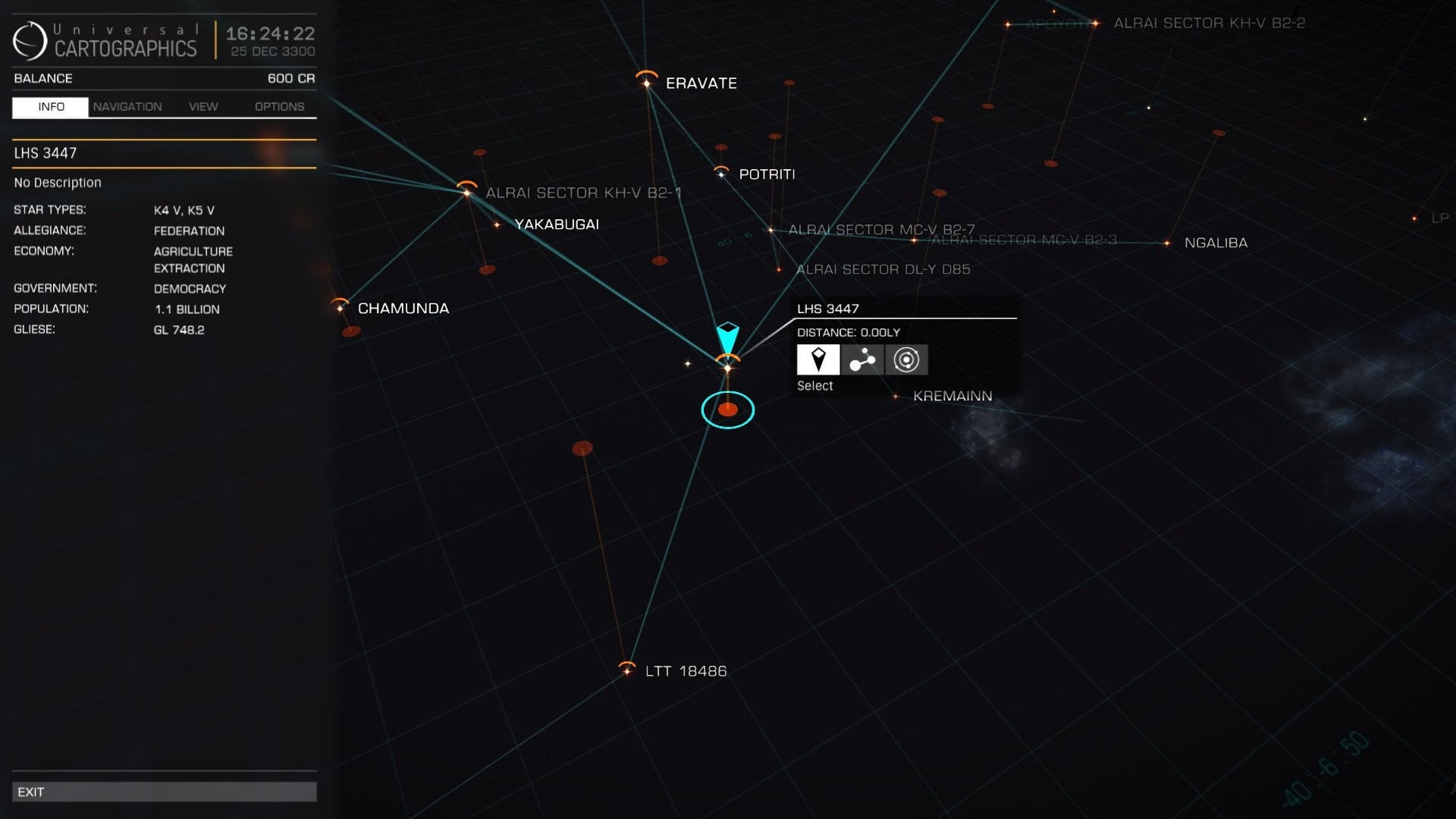The image size is (1456, 819).
Task: Switch to the NAVIGATION tab
Action: click(x=127, y=106)
